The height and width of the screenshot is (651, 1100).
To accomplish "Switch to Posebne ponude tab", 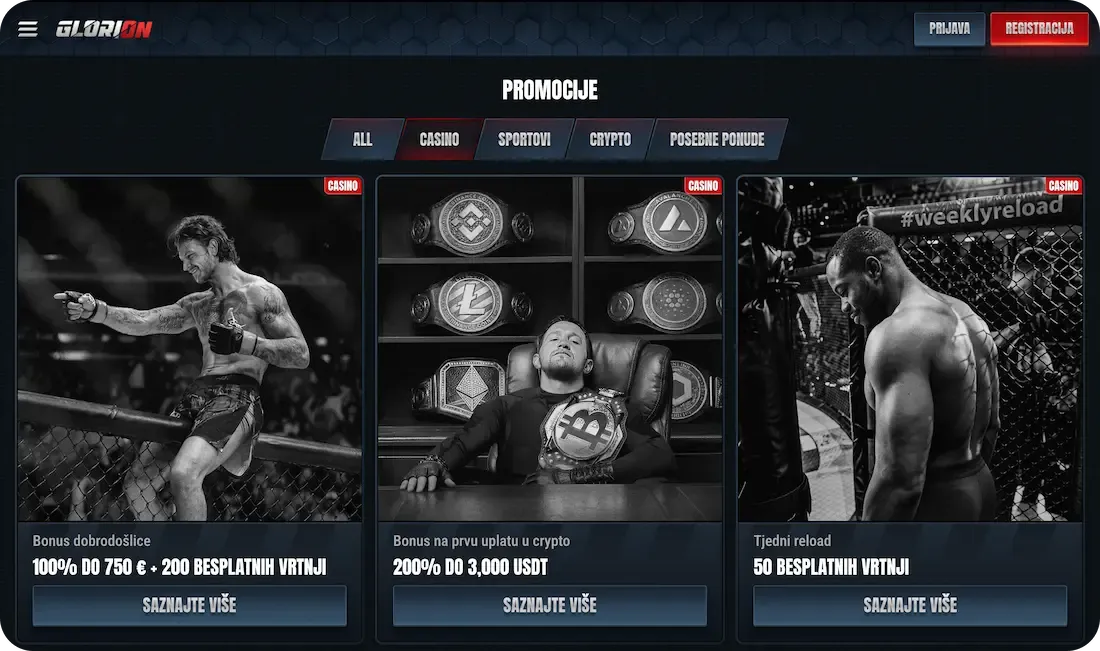I will pyautogui.click(x=716, y=140).
